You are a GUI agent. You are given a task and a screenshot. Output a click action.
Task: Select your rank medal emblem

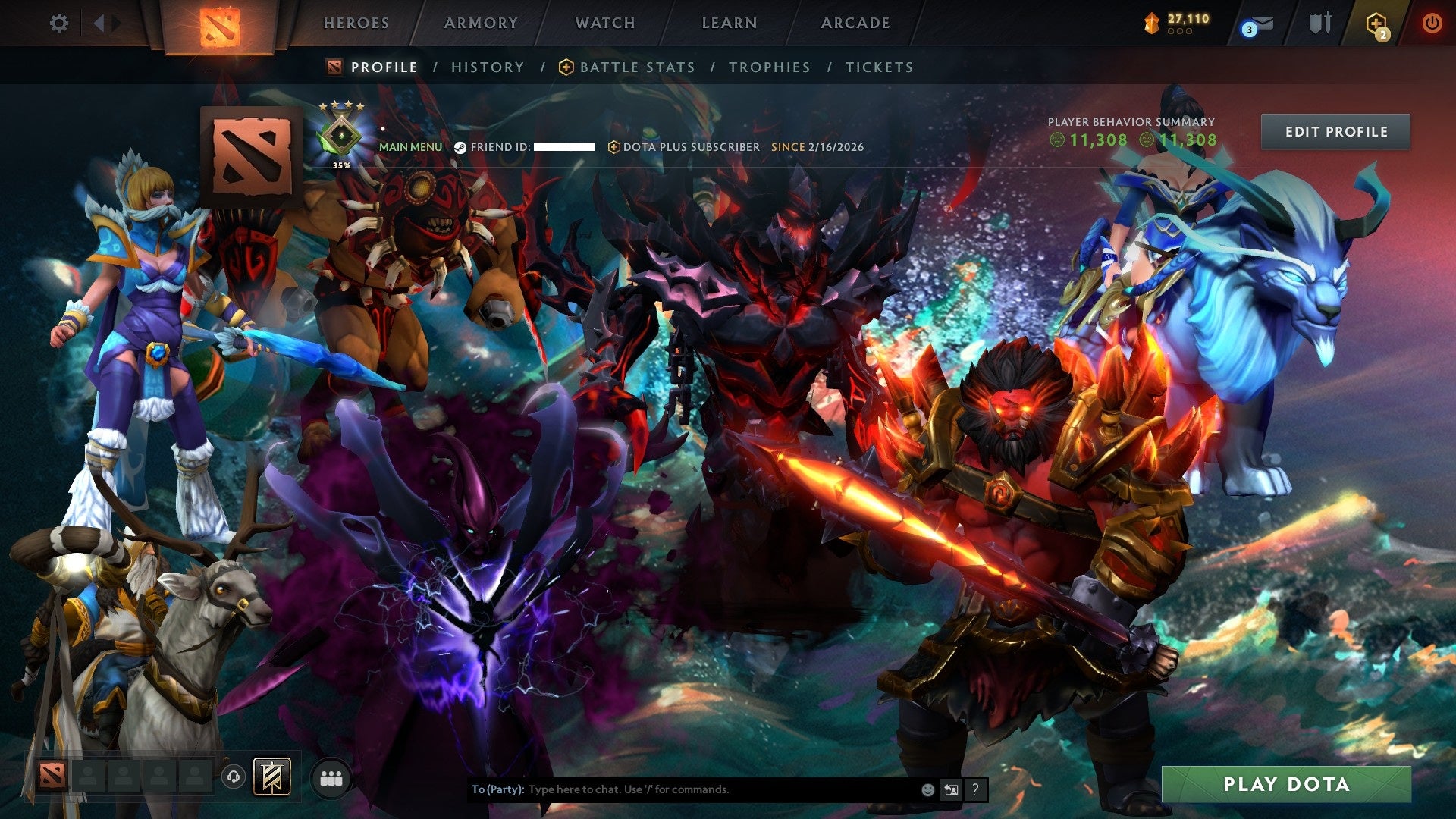click(341, 135)
